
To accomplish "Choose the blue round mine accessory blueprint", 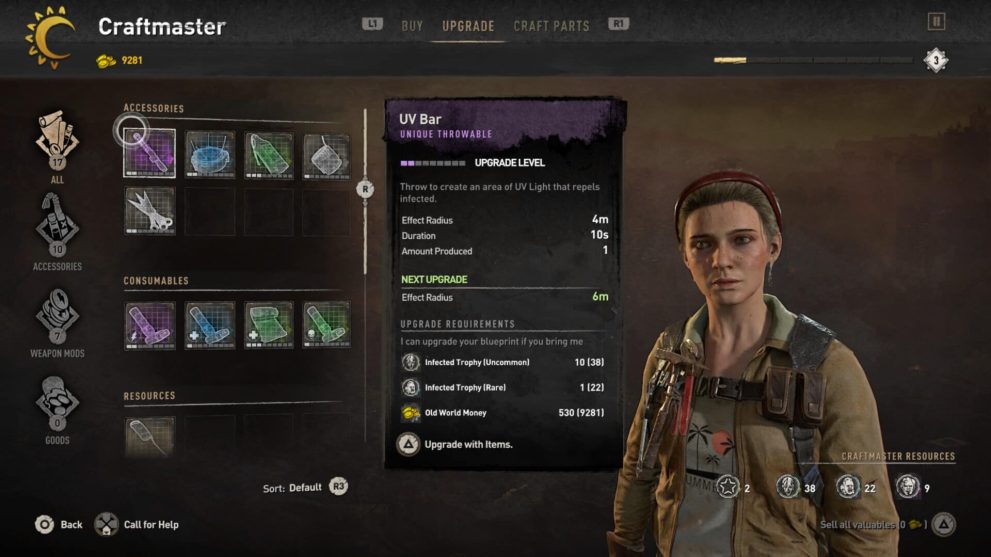I will point(210,154).
